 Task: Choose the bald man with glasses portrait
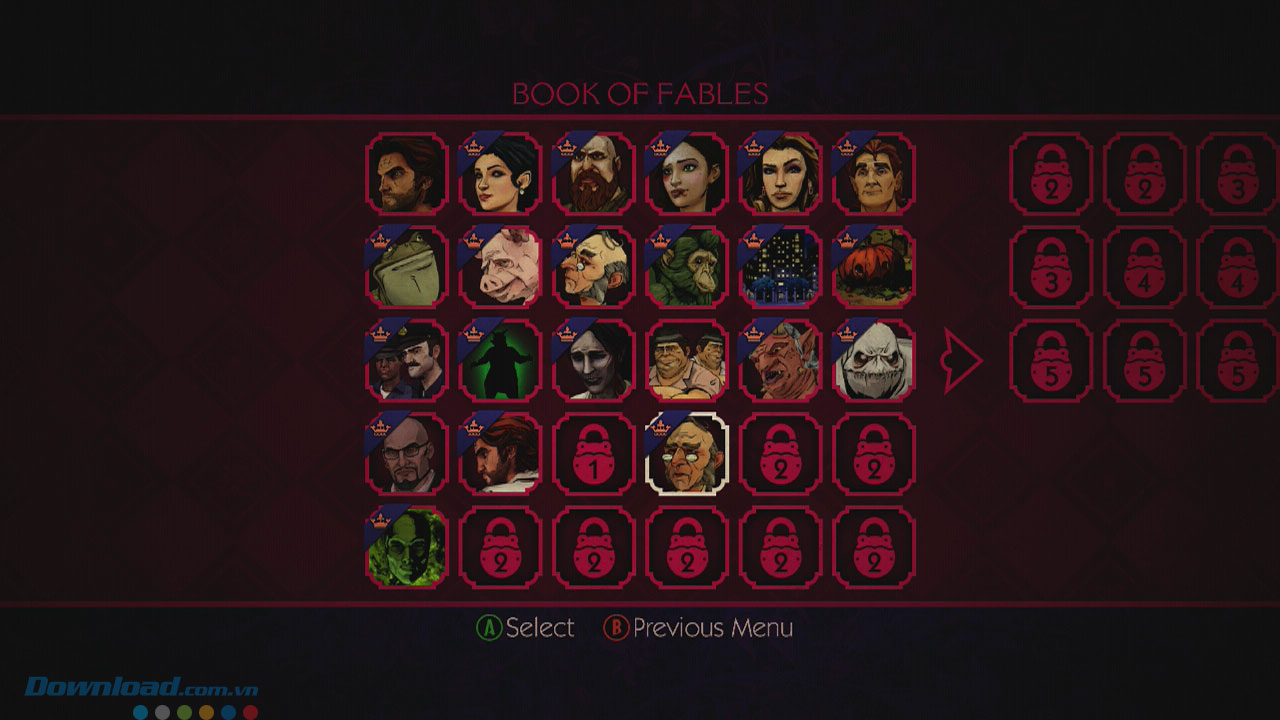406,454
